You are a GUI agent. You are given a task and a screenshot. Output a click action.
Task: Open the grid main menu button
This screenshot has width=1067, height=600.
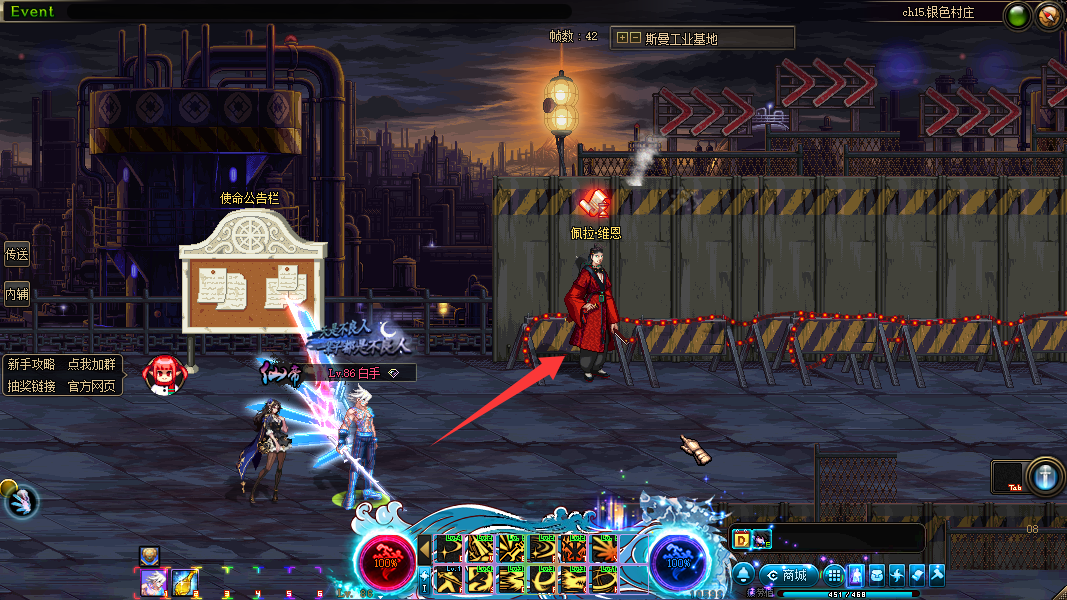tap(834, 575)
